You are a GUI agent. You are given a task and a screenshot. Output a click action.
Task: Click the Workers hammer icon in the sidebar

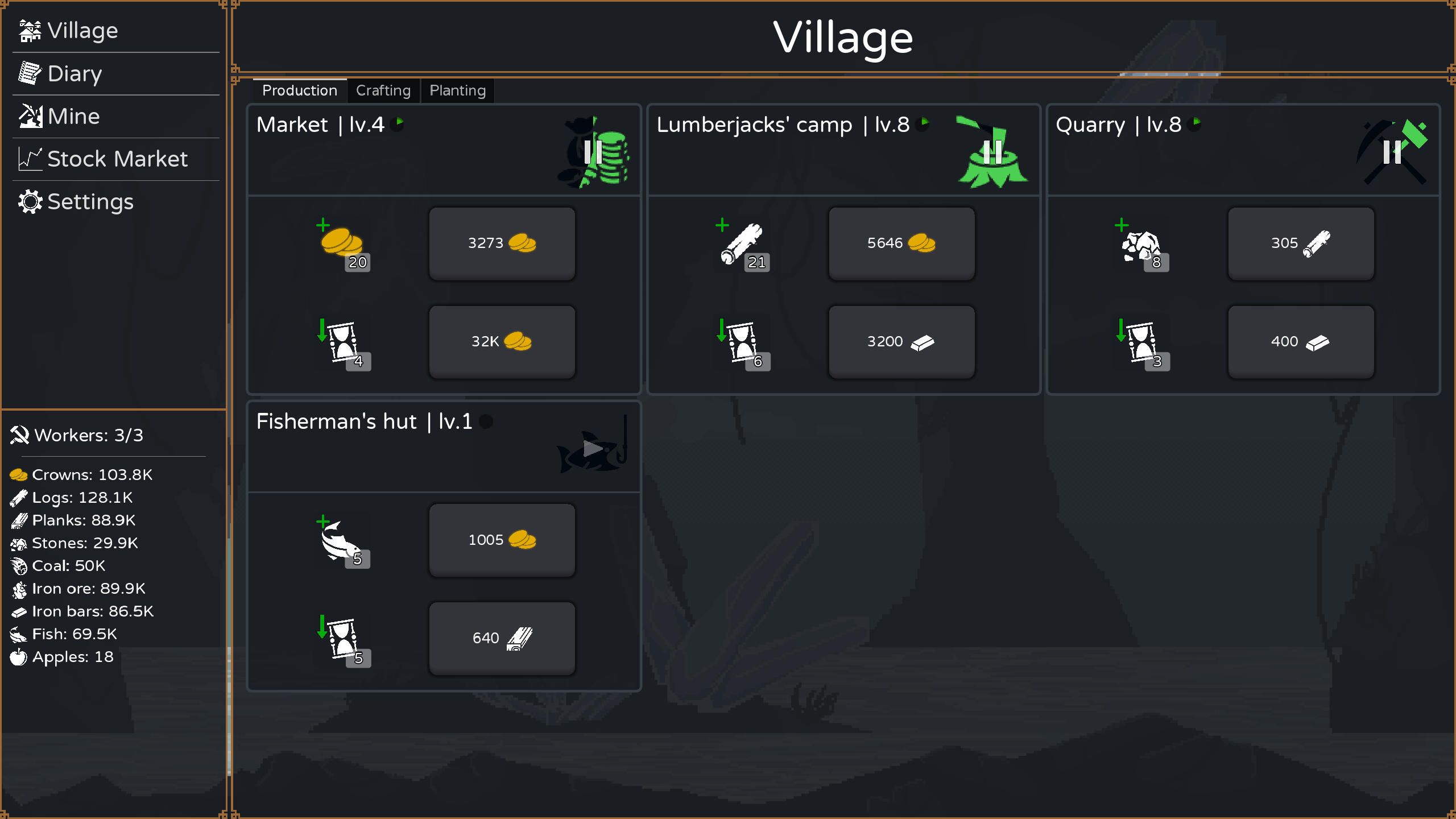[20, 435]
